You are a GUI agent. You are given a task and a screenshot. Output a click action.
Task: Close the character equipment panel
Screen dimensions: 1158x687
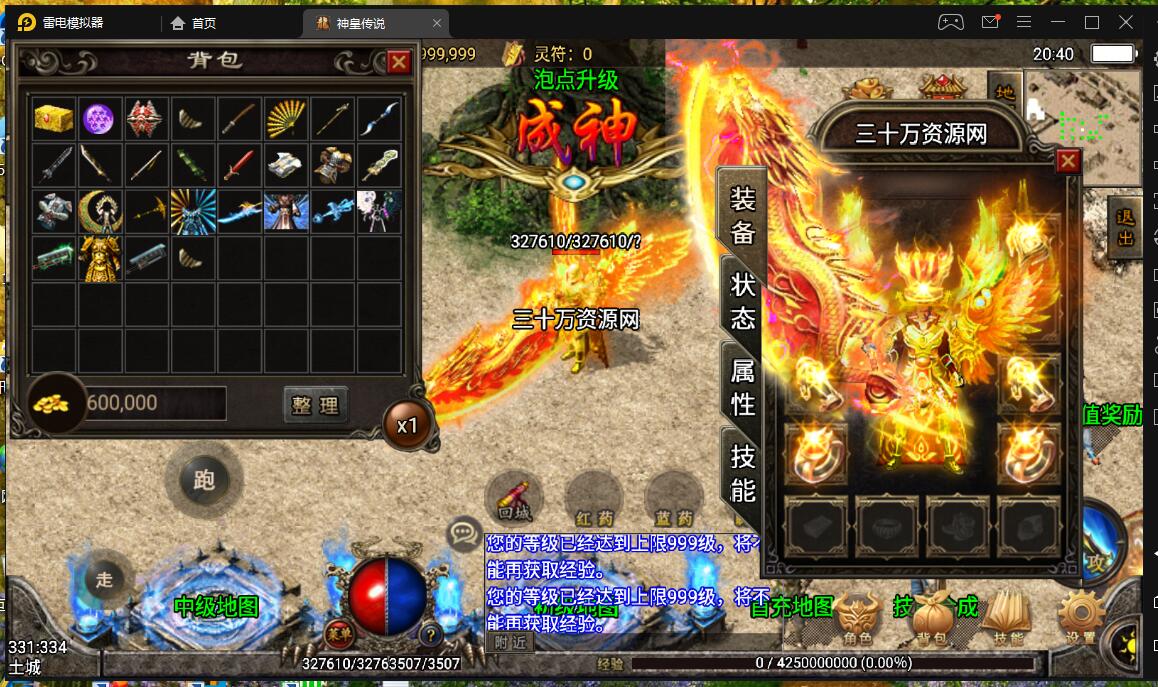coord(1068,161)
